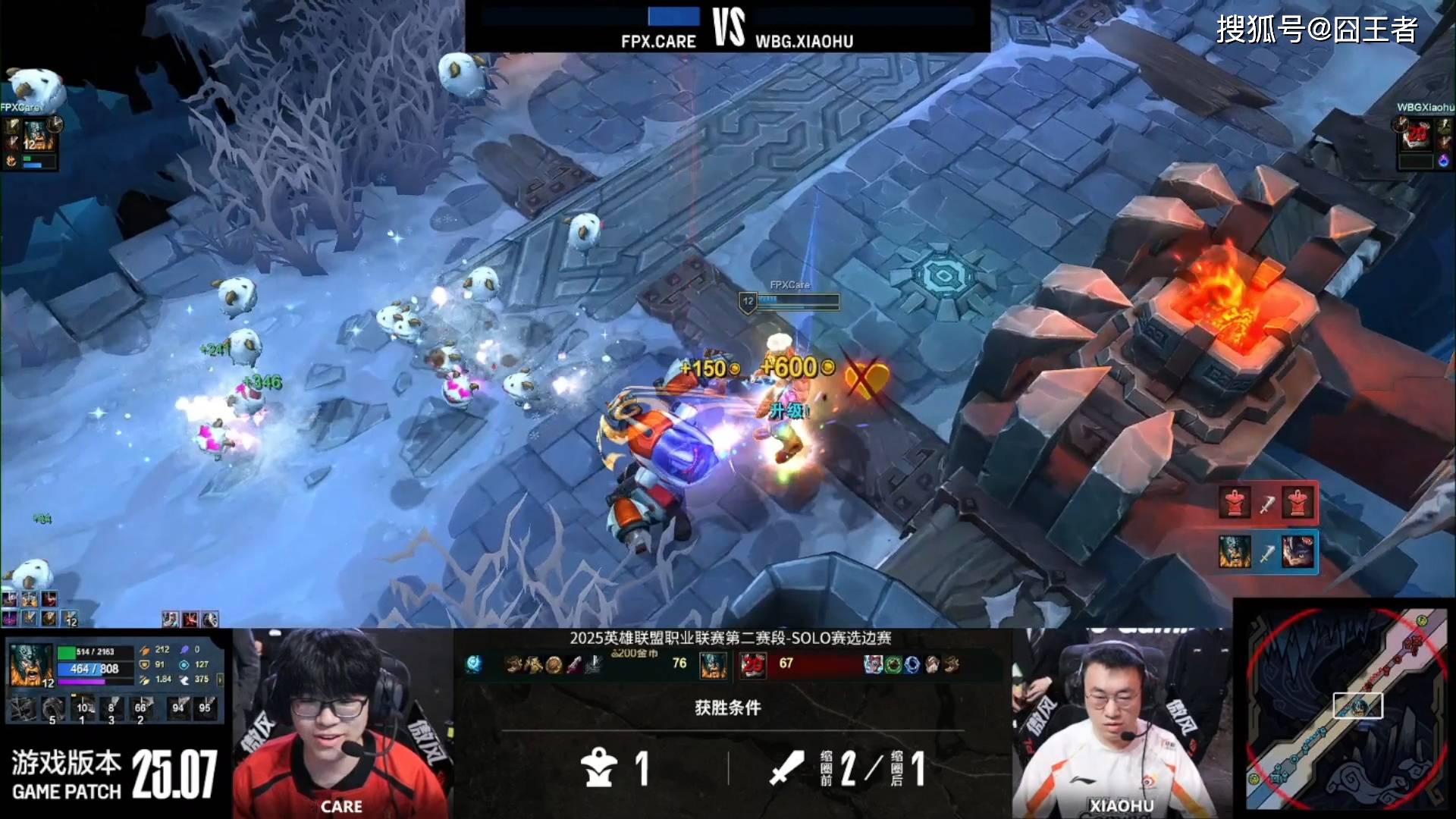Image resolution: width=1456 pixels, height=819 pixels.
Task: Activate Olaf's Q ability at rank 5
Action: 52,709
